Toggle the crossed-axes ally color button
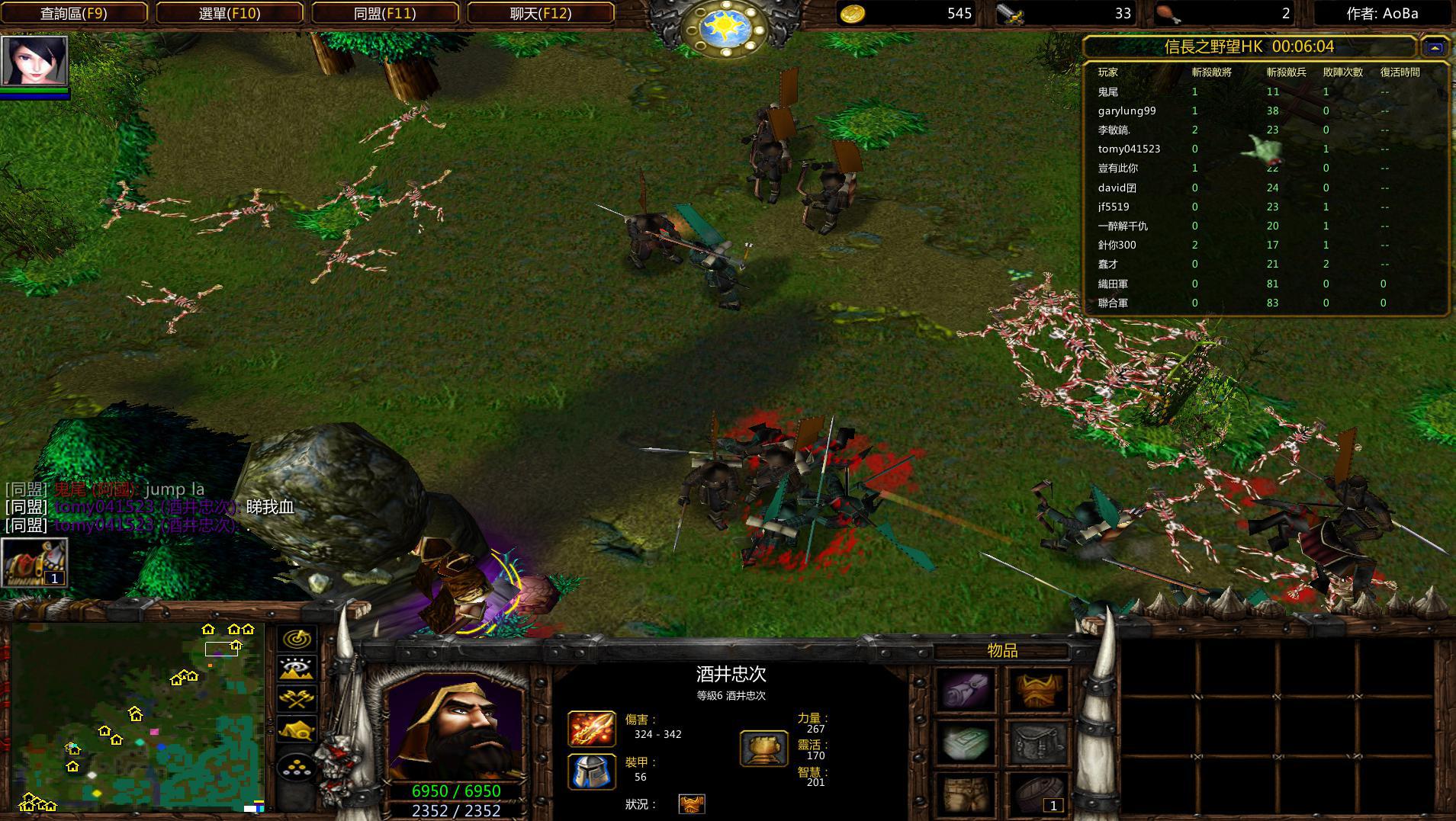The width and height of the screenshot is (1456, 821). pos(297,698)
